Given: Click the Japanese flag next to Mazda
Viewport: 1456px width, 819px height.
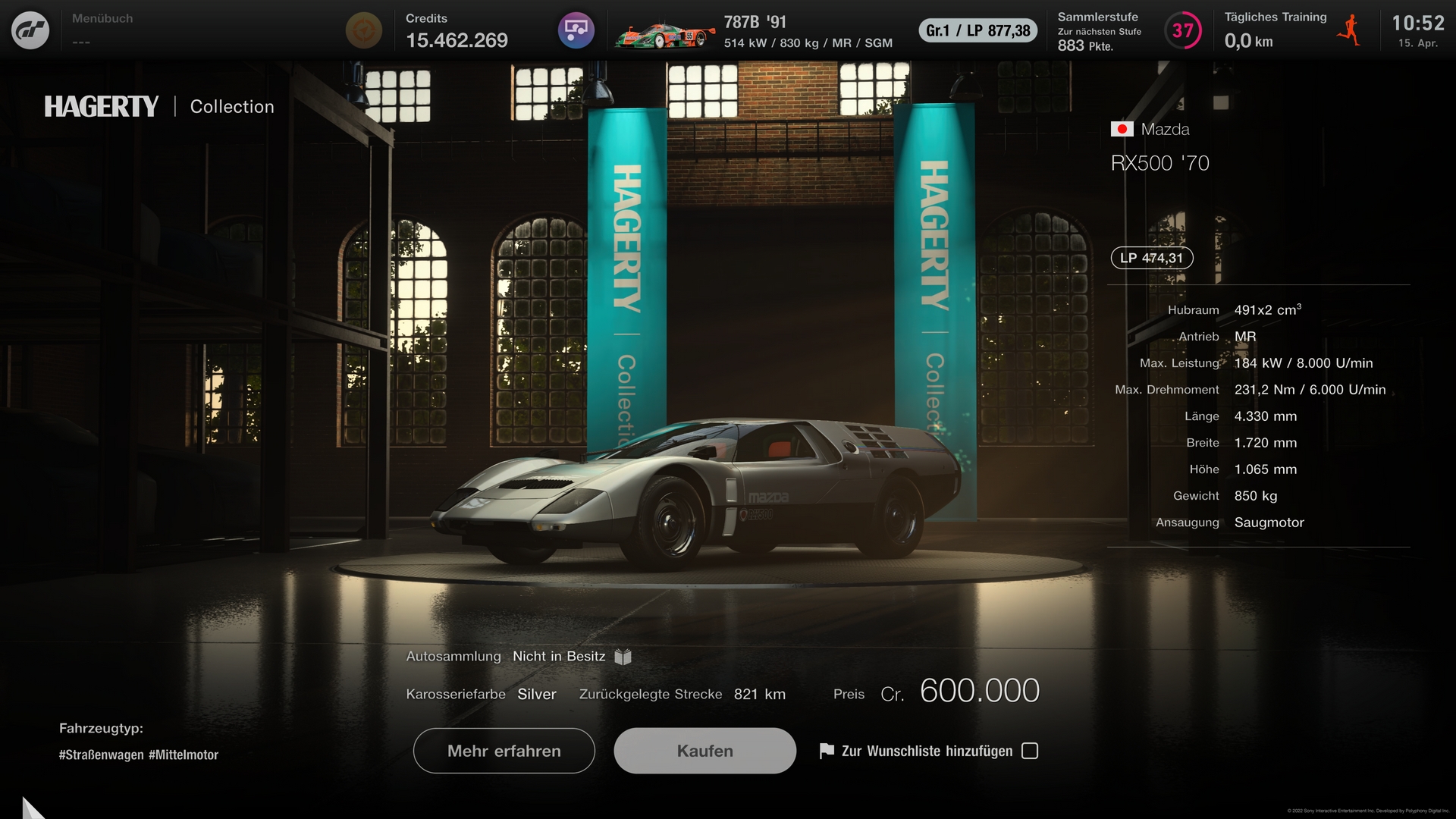Looking at the screenshot, I should pyautogui.click(x=1121, y=129).
